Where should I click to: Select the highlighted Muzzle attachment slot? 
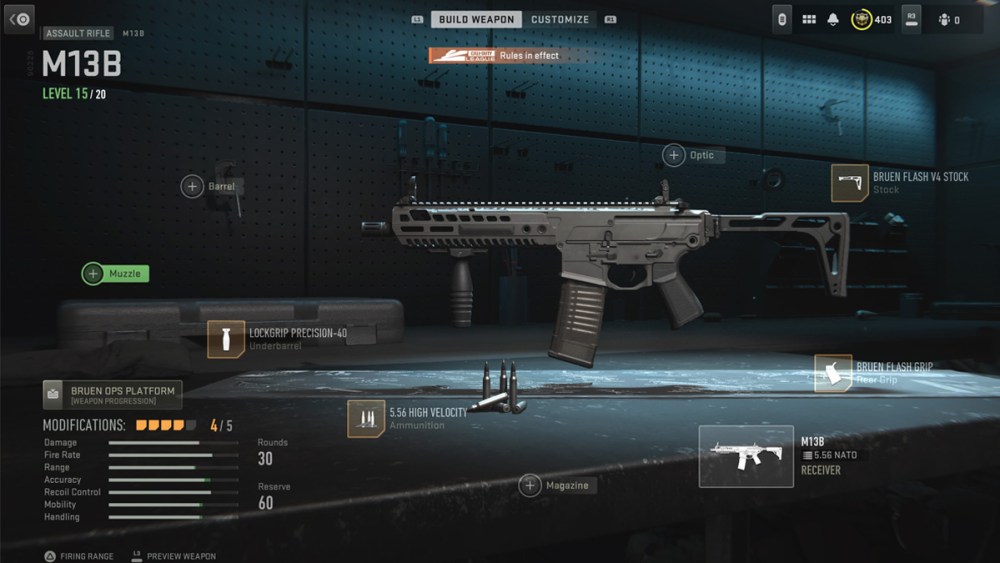115,273
